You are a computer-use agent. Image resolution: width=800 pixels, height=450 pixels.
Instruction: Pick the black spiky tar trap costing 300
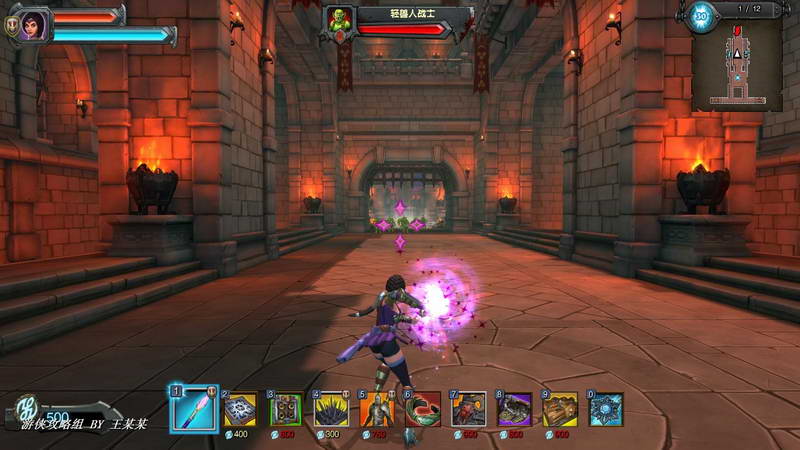pyautogui.click(x=331, y=409)
